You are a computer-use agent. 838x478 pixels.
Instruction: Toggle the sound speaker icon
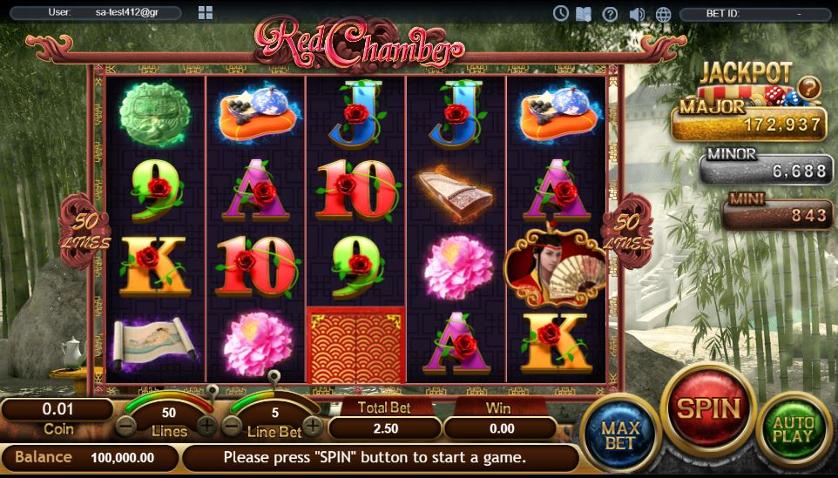click(x=637, y=13)
